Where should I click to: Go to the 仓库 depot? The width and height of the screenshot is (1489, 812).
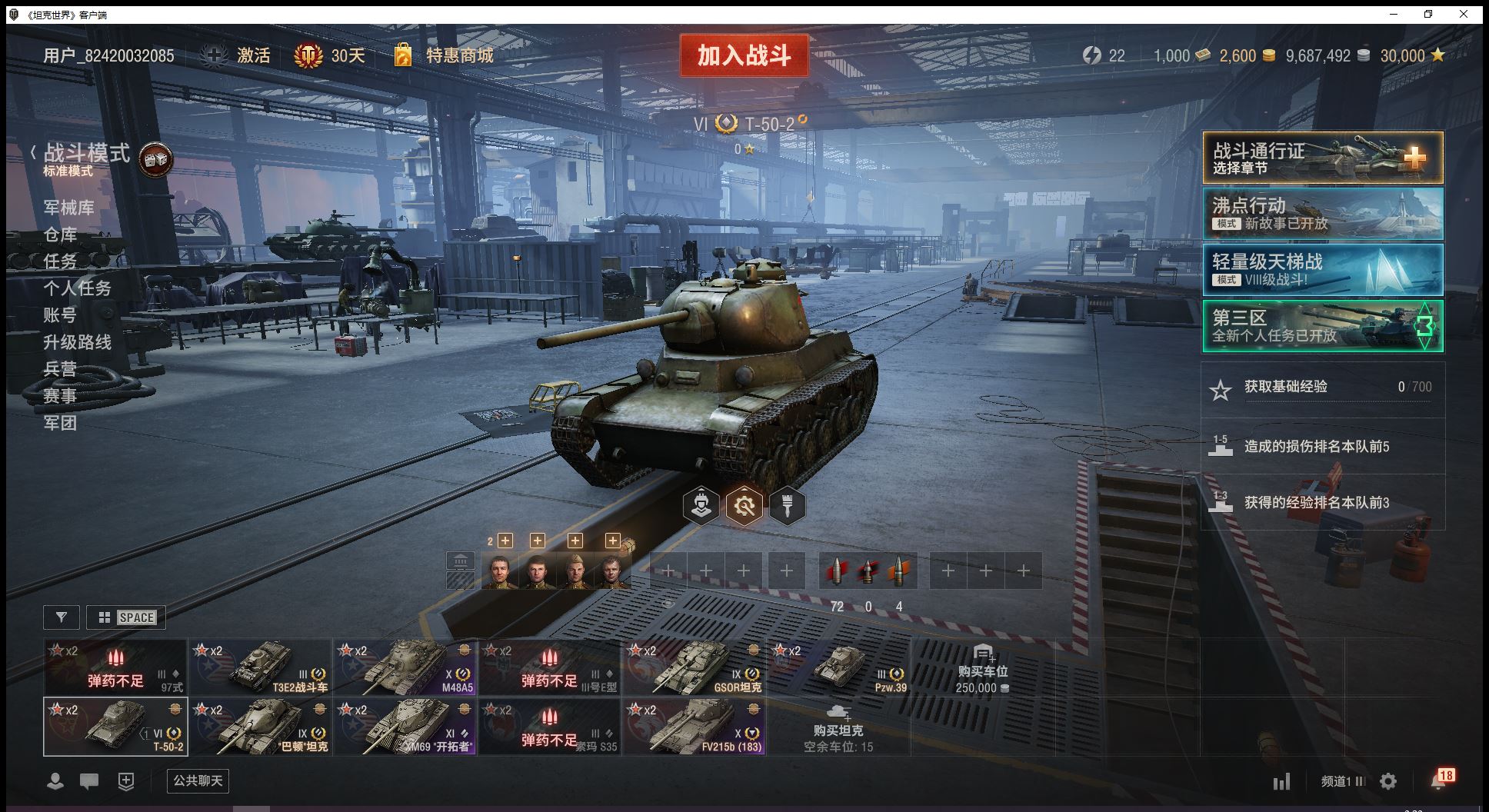60,235
